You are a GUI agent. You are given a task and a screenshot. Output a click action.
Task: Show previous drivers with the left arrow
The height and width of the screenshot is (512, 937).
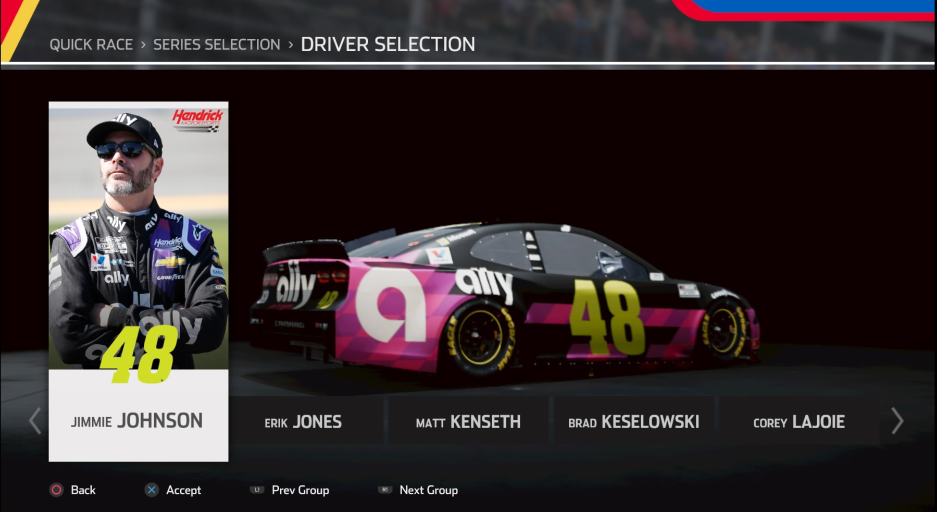click(x=36, y=421)
